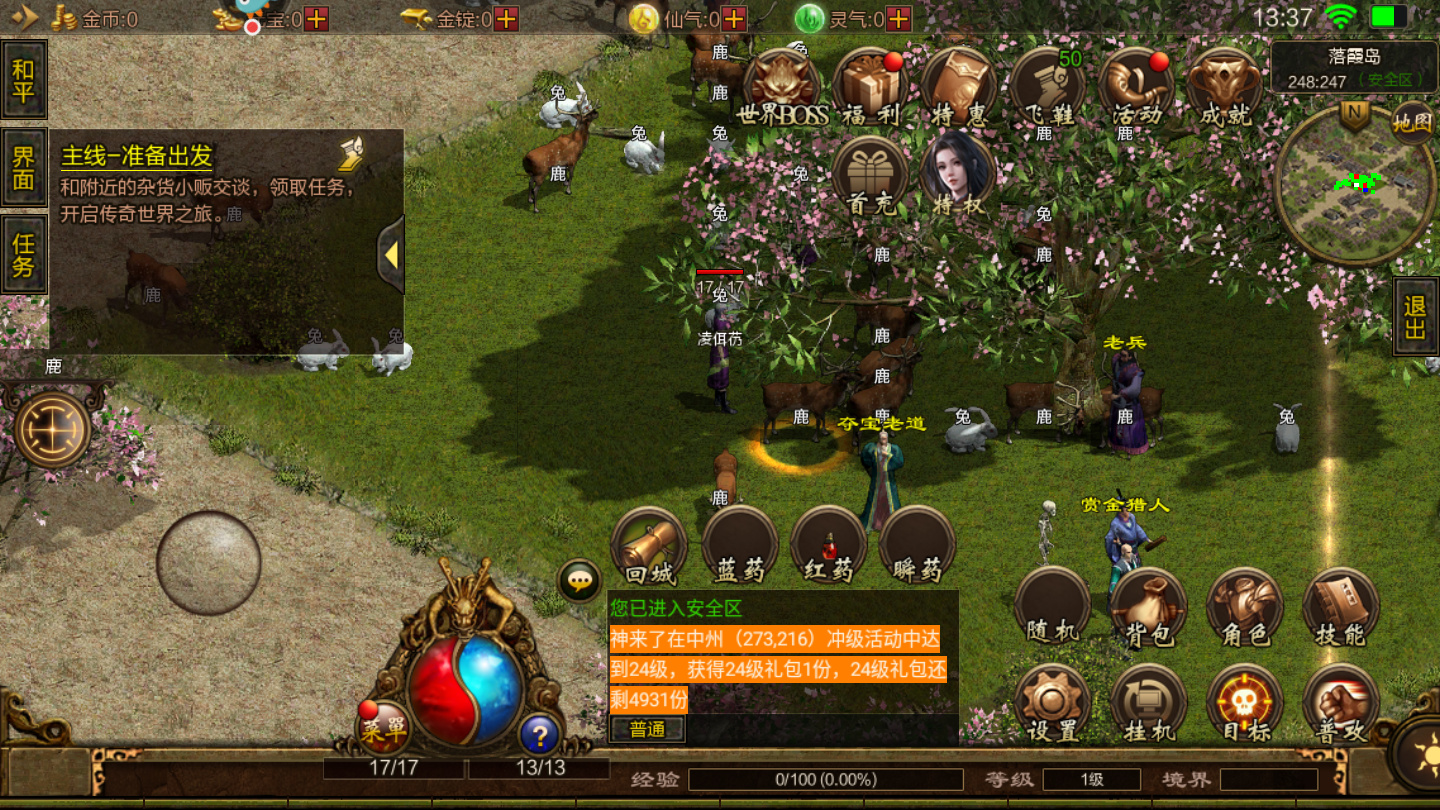Use the 回城 return scroll
Image resolution: width=1440 pixels, height=810 pixels.
(x=650, y=547)
